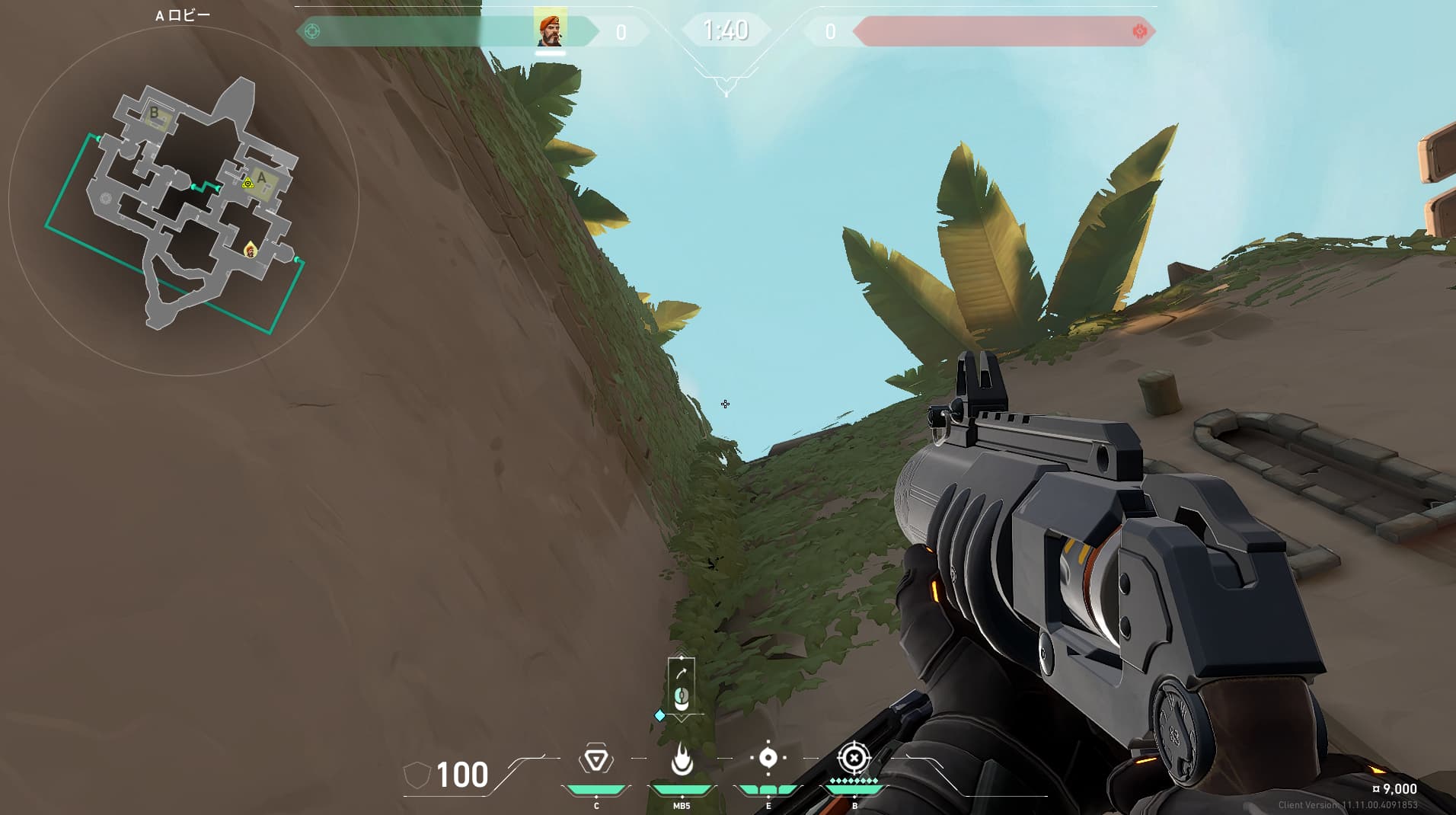1456x815 pixels.
Task: Select the A site marker on minimap
Action: click(262, 178)
